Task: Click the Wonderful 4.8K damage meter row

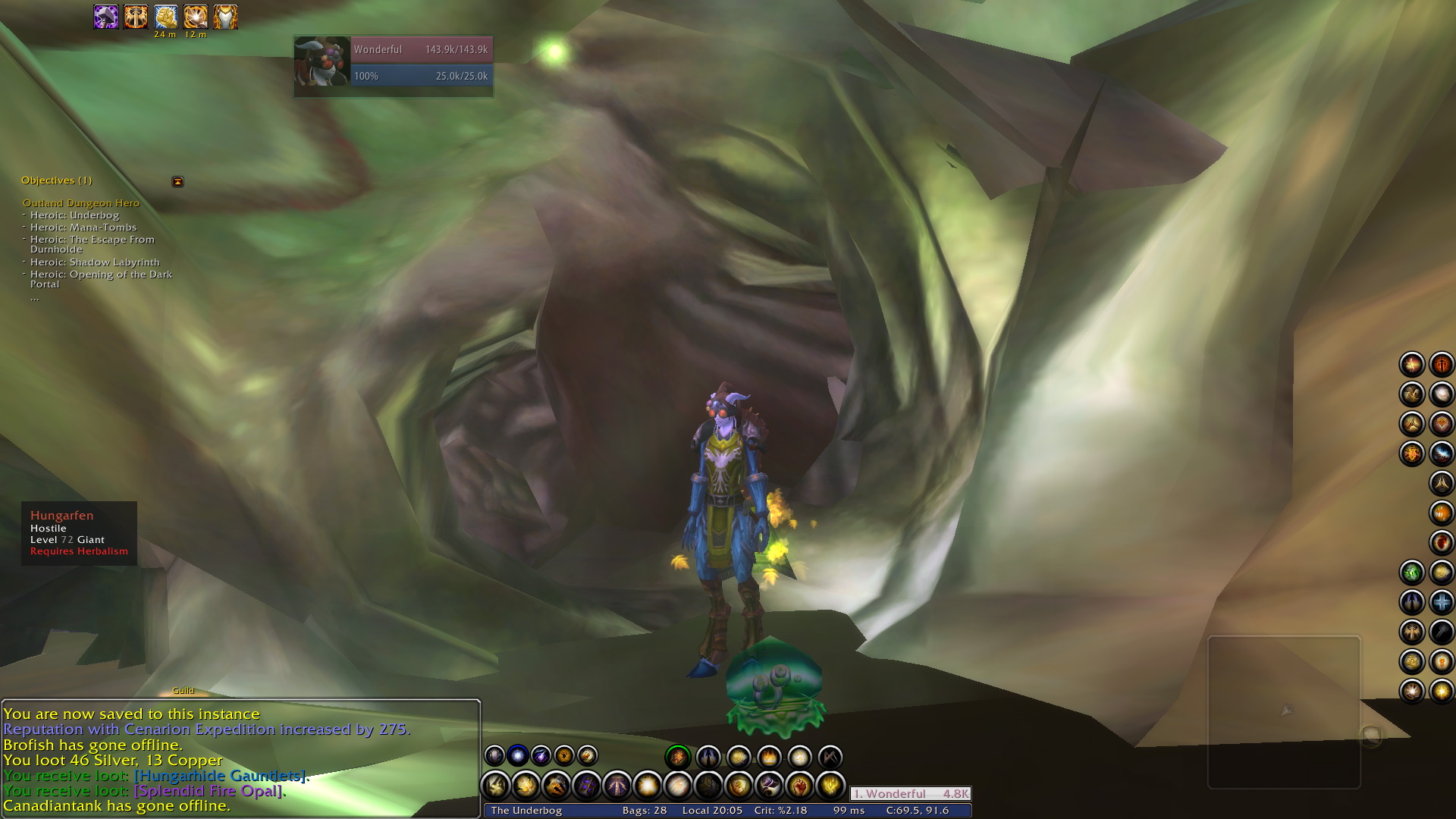Action: point(910,794)
